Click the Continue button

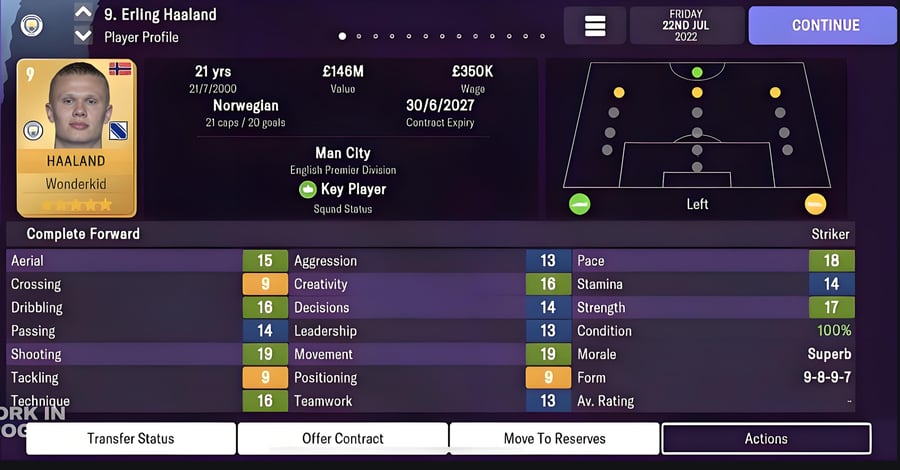coord(824,26)
